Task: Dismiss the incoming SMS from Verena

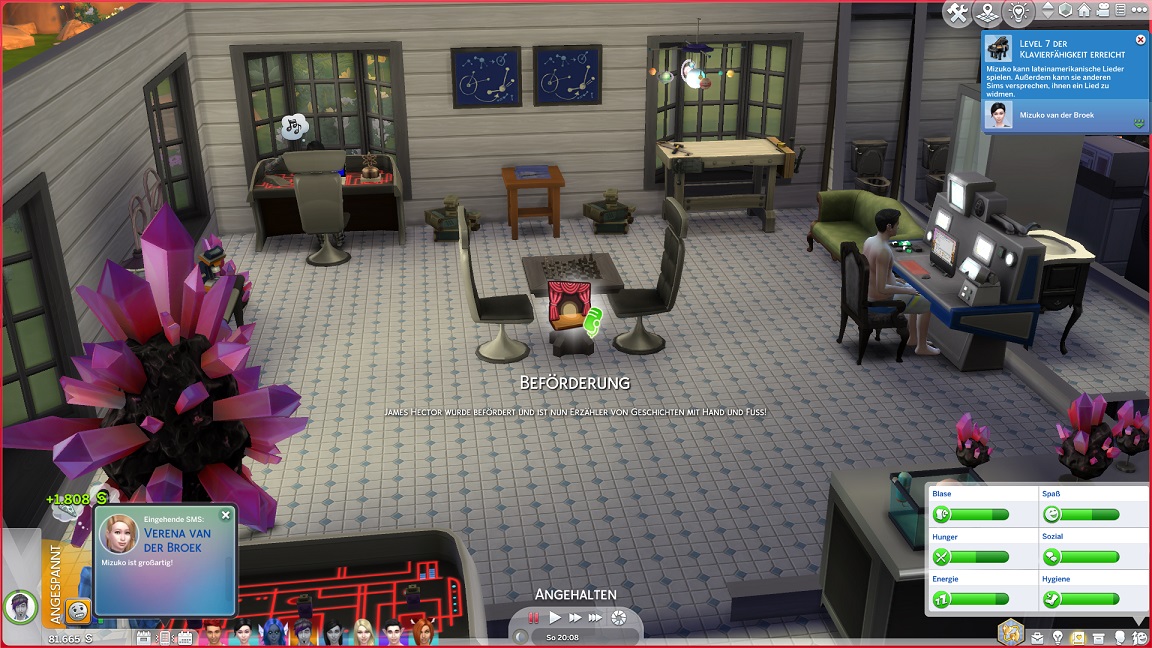Action: [225, 515]
